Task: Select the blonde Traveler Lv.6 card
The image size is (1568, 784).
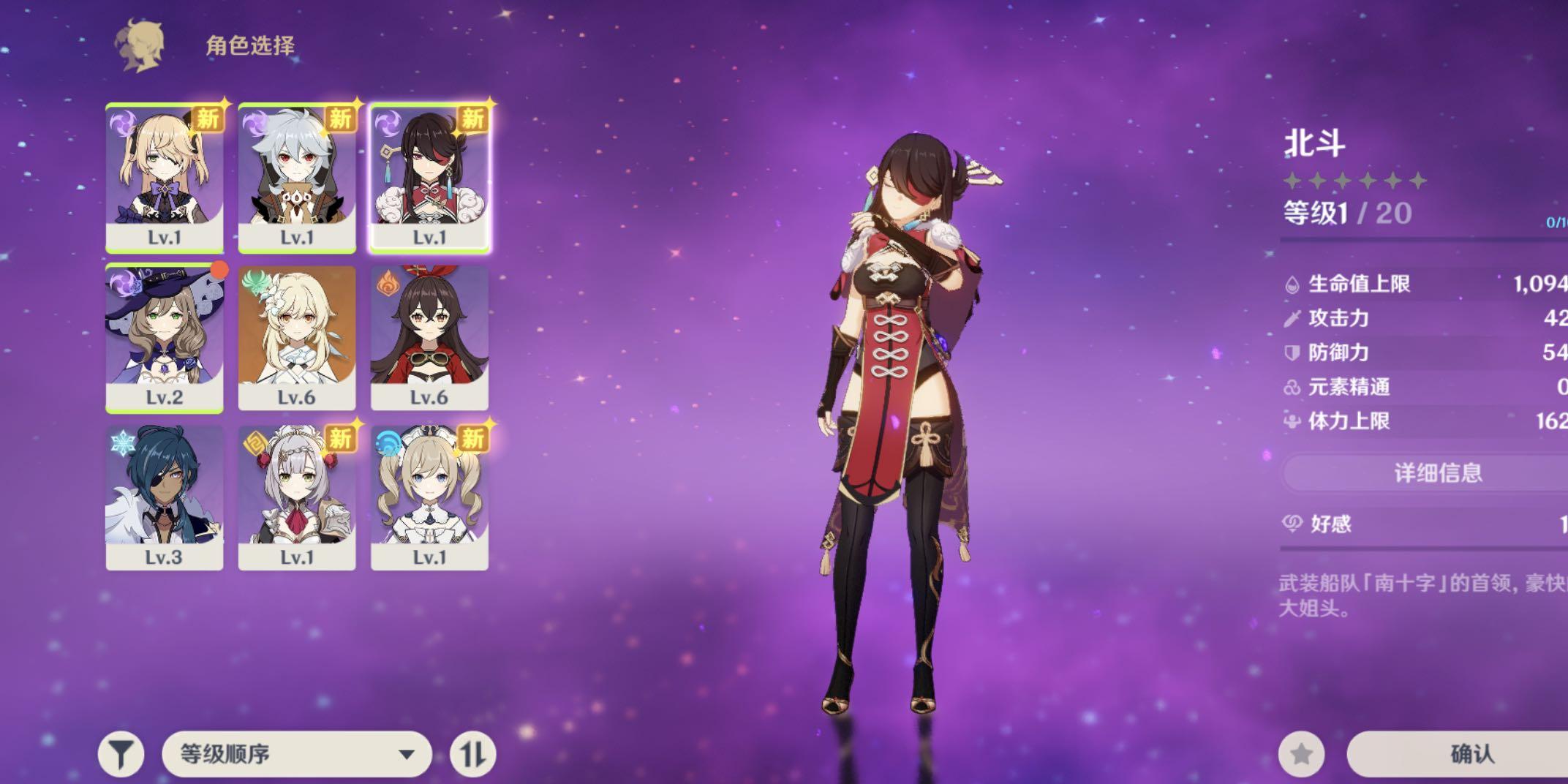Action: pyautogui.click(x=297, y=339)
